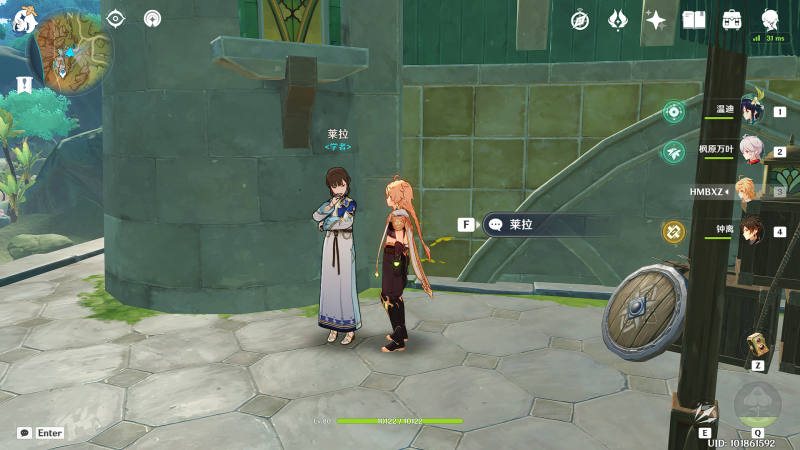The image size is (800, 450).
Task: Open the Adventurer Handbook book icon
Action: (694, 19)
